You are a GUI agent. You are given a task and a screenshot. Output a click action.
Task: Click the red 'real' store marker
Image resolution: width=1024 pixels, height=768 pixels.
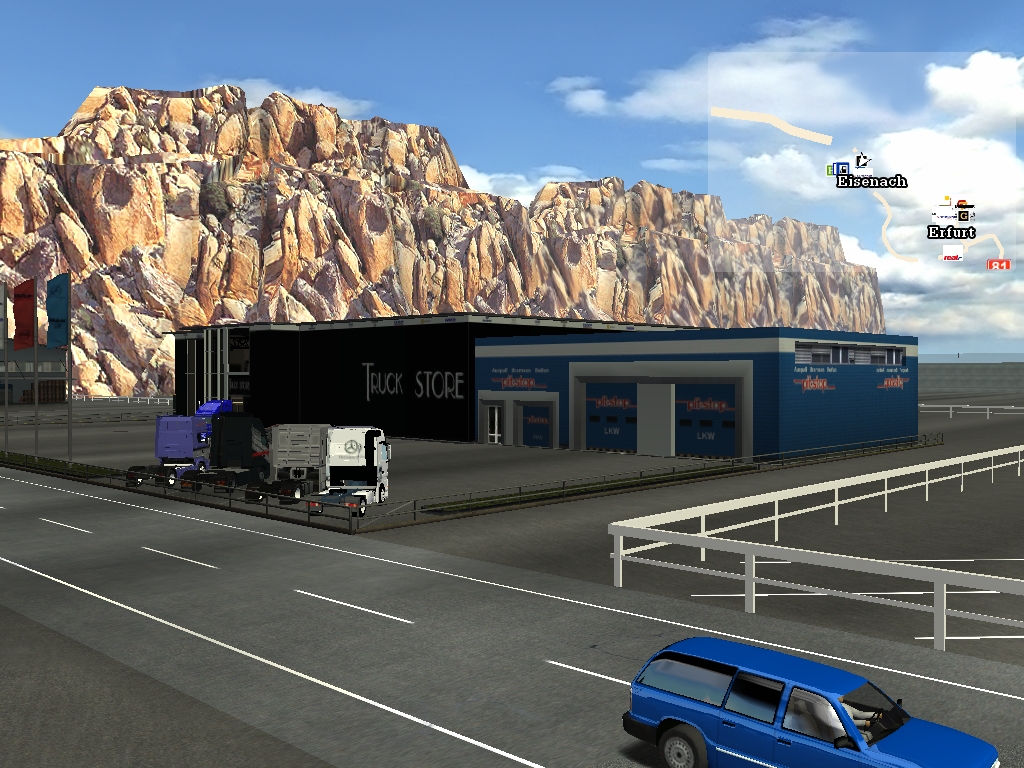tap(953, 255)
